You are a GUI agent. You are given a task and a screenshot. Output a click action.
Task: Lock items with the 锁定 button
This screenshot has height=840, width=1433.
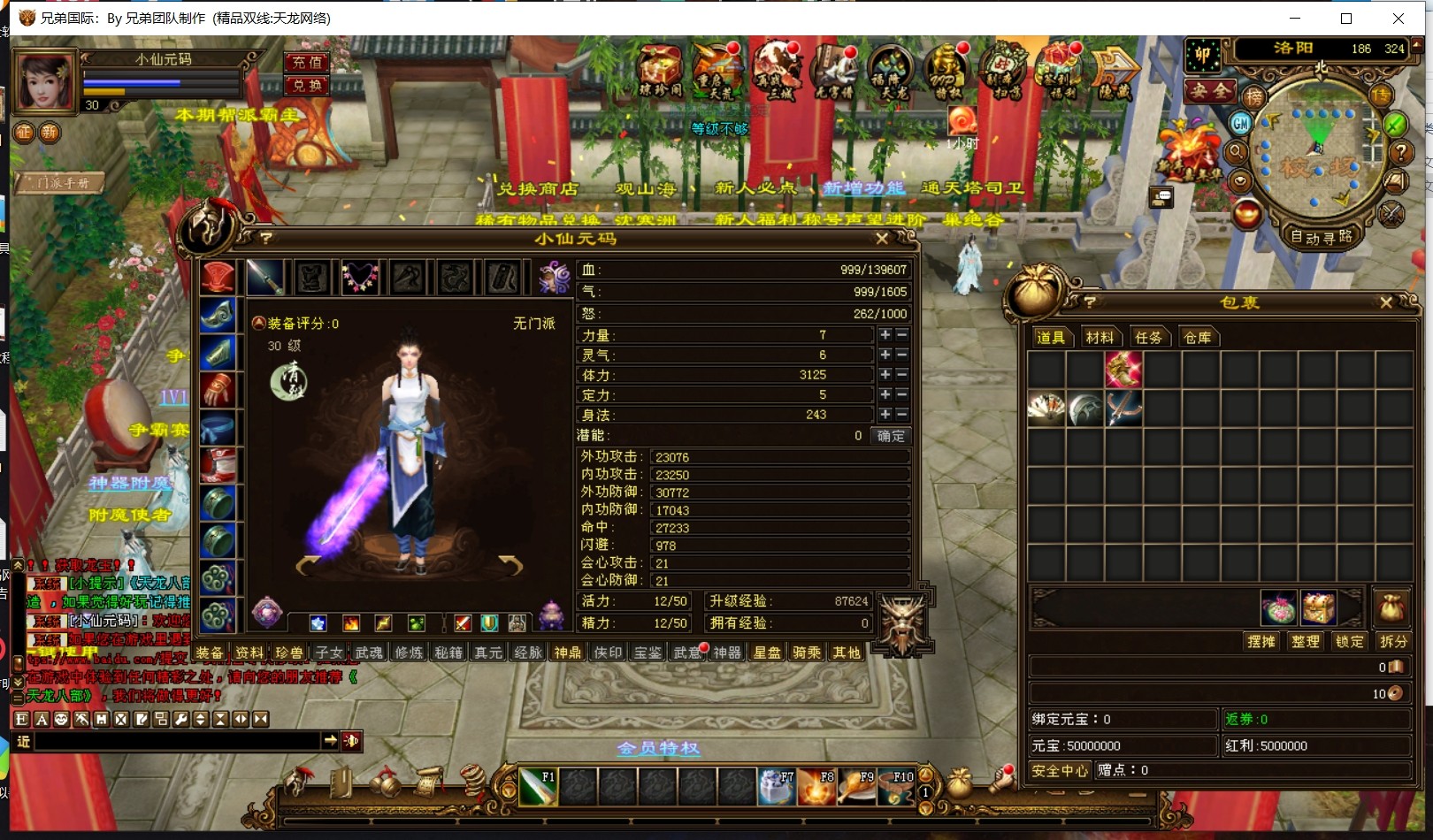click(x=1349, y=642)
